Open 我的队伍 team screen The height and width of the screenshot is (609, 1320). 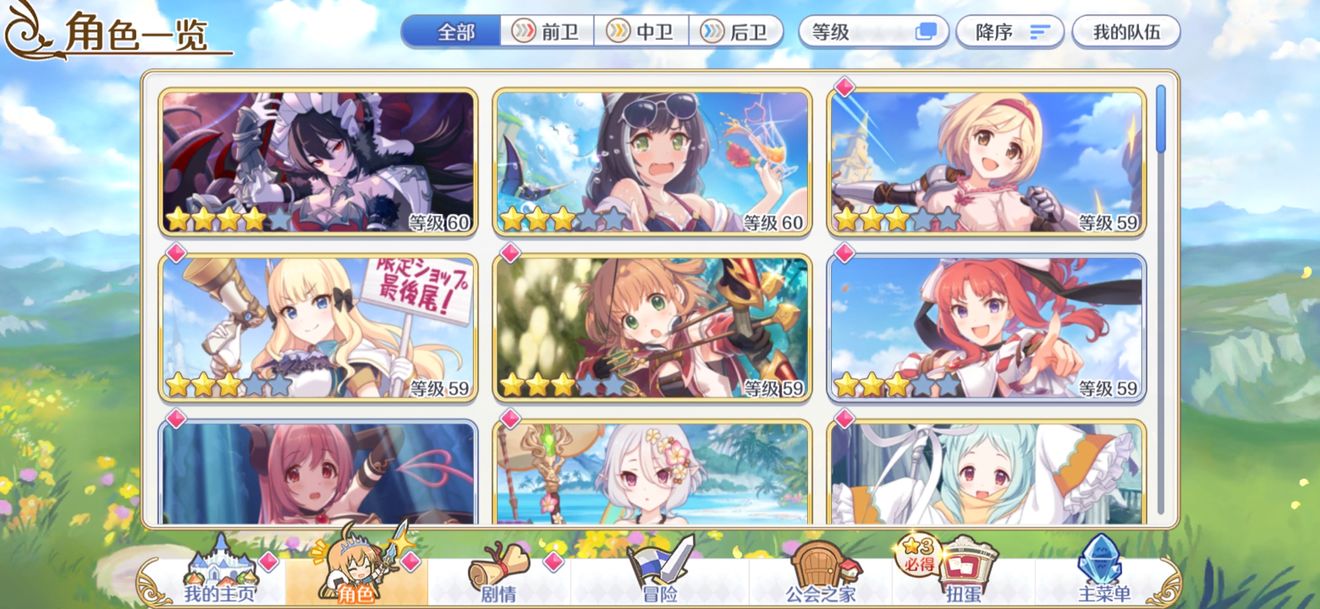(1125, 31)
